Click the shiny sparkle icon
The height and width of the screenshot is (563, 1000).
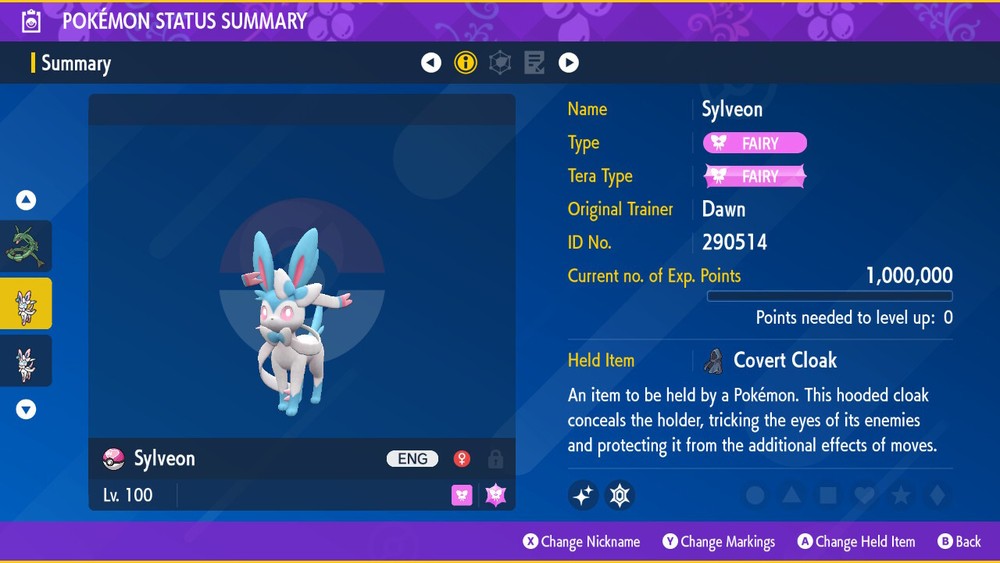(x=583, y=495)
